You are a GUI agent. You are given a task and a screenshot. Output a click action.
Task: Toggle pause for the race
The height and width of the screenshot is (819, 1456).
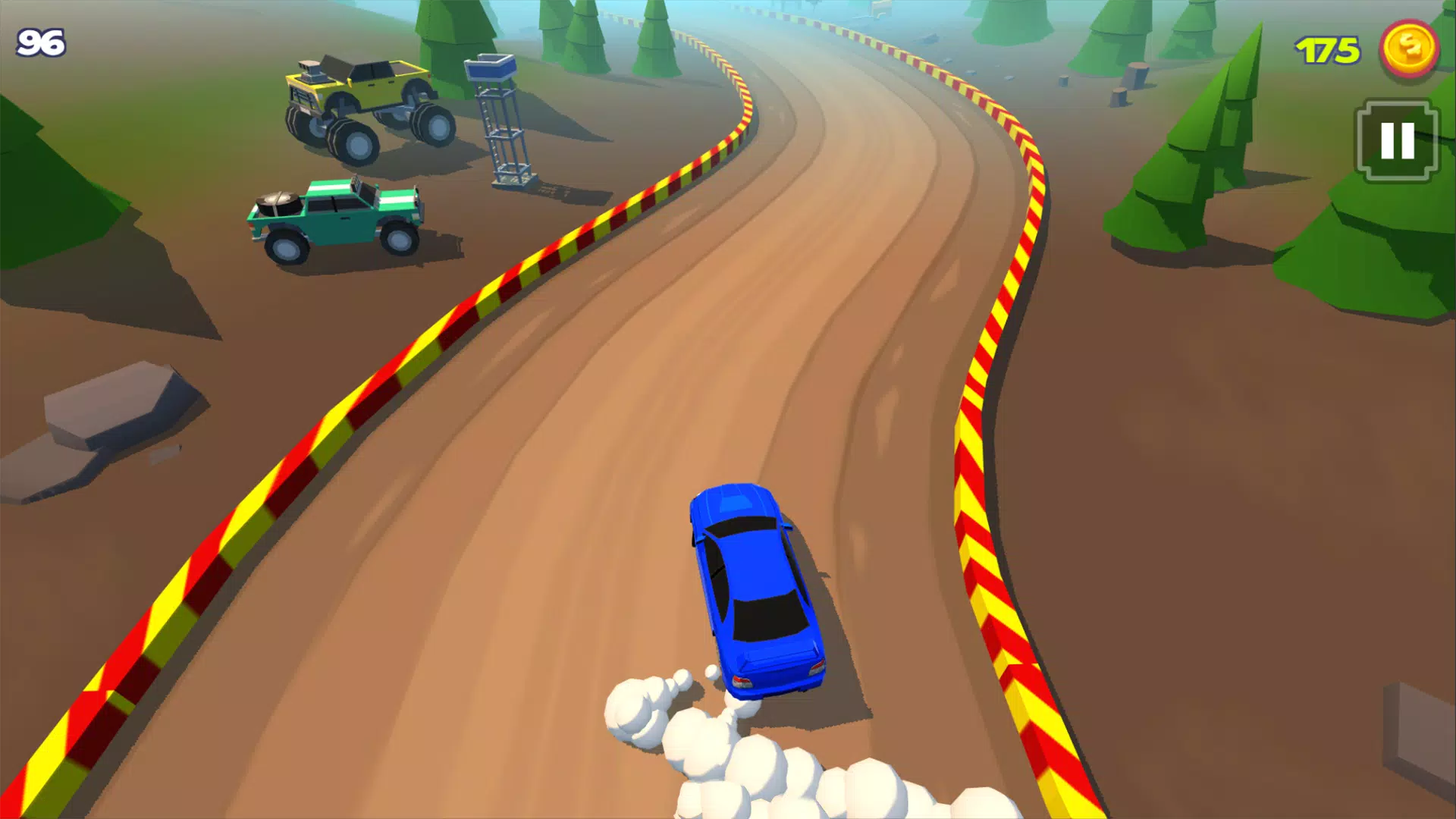pos(1396,141)
